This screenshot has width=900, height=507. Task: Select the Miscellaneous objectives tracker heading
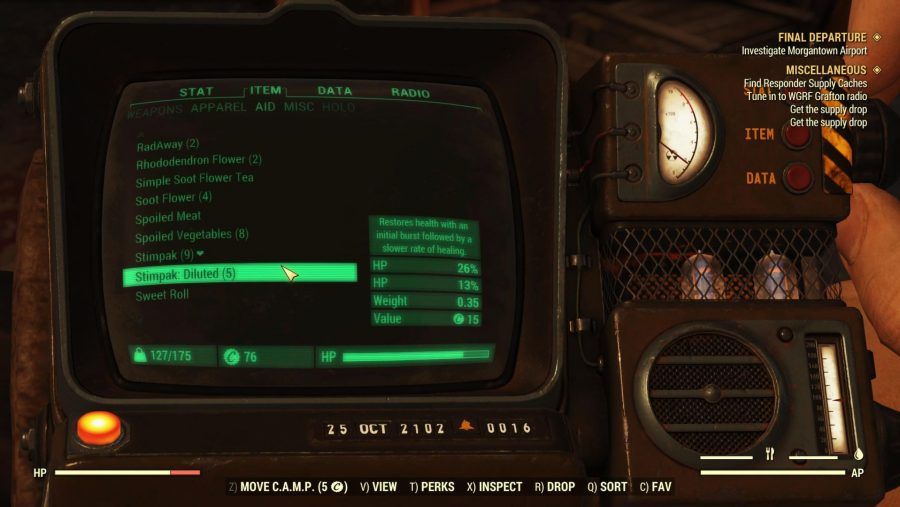click(x=827, y=70)
